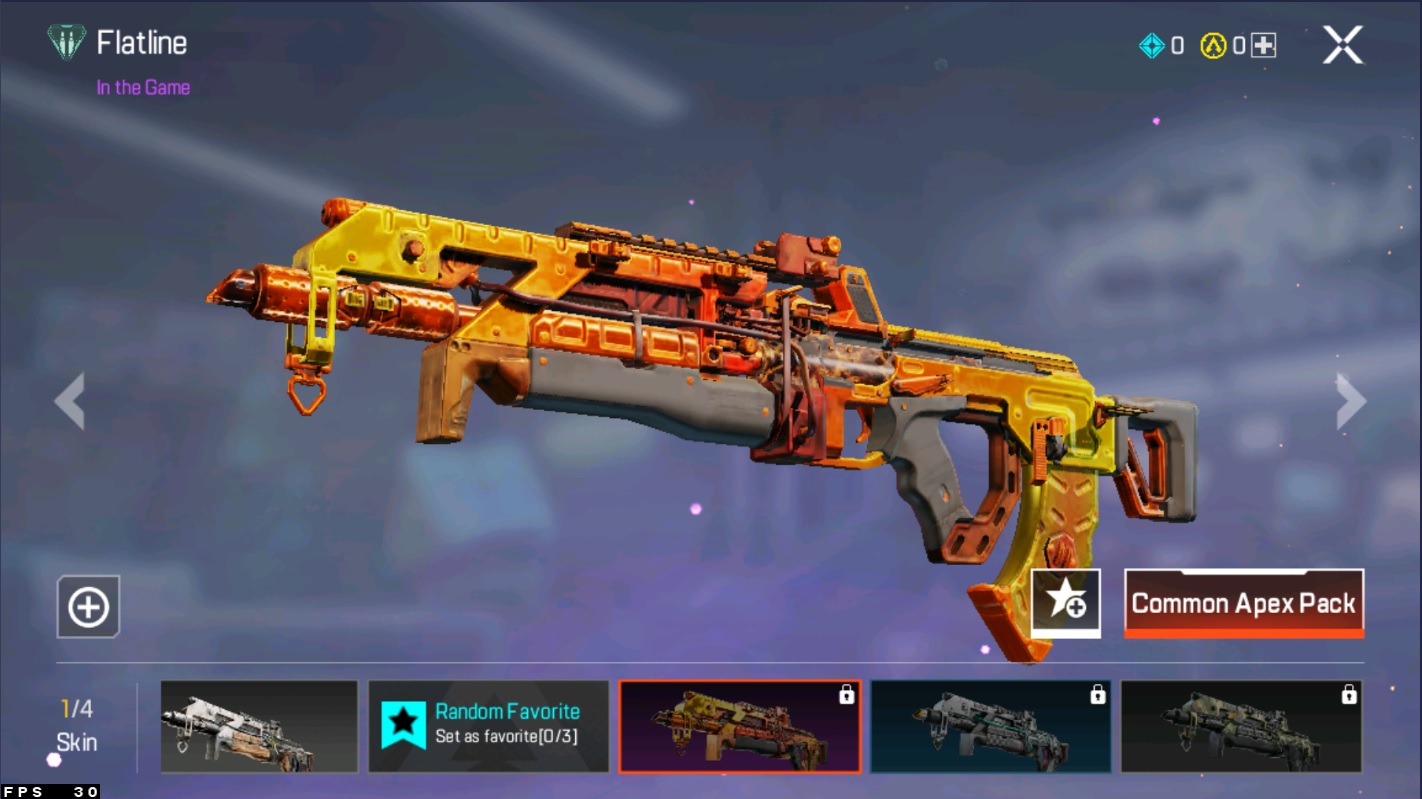Select the white default Flatline skin thumbnail
1422x799 pixels.
click(x=258, y=727)
